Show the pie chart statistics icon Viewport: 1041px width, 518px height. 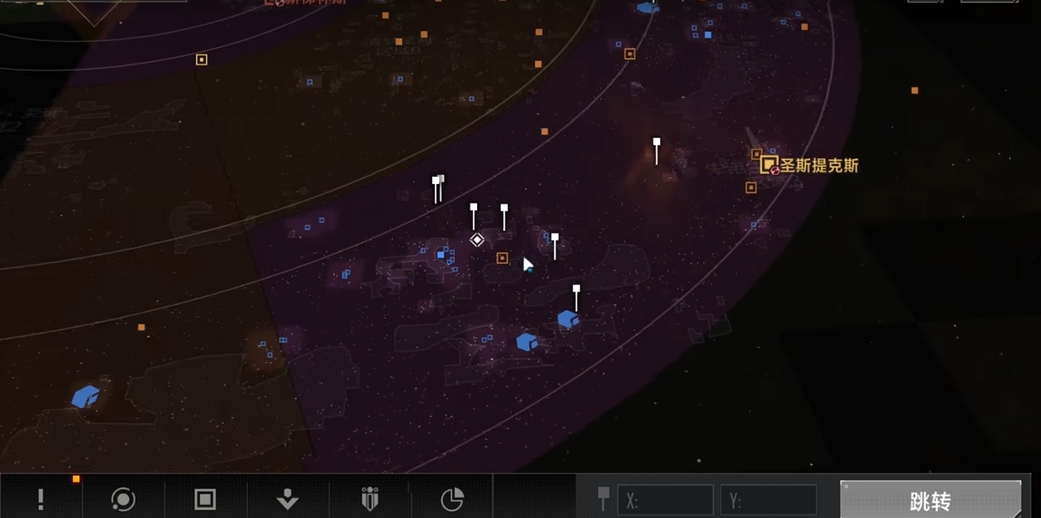pos(452,499)
